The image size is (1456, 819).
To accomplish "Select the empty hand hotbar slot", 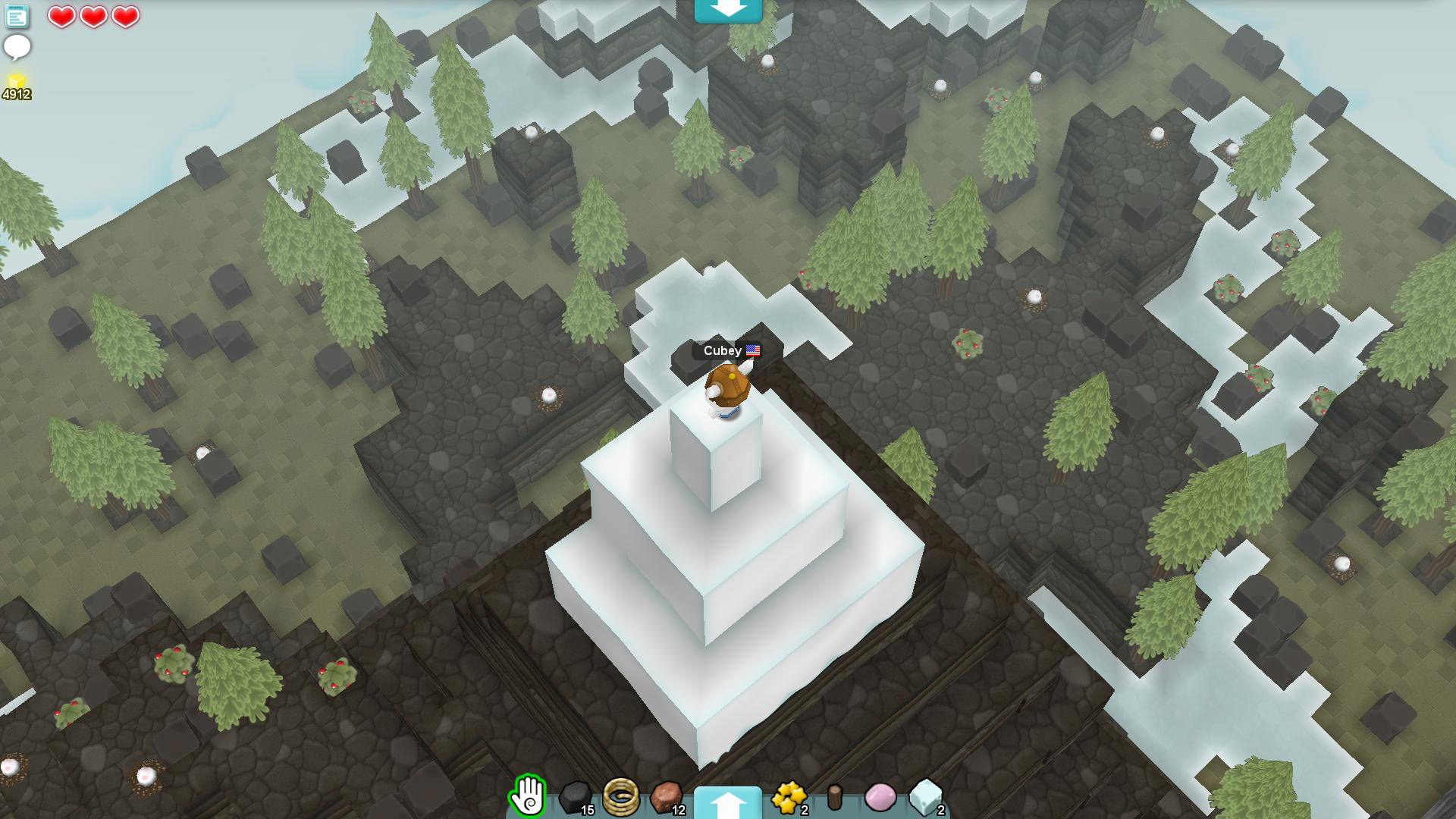I will coord(529,796).
